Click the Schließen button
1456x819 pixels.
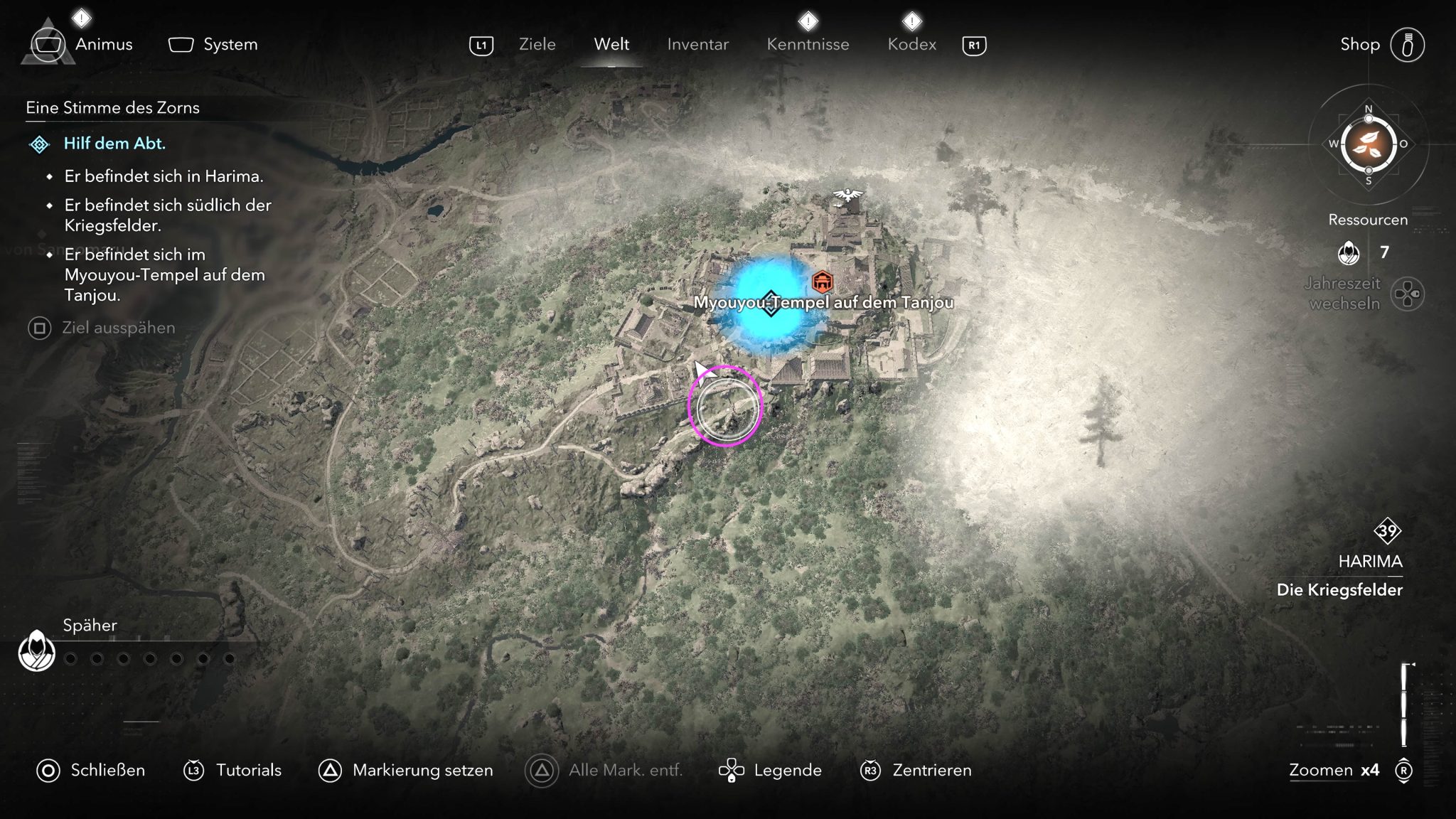coord(107,770)
